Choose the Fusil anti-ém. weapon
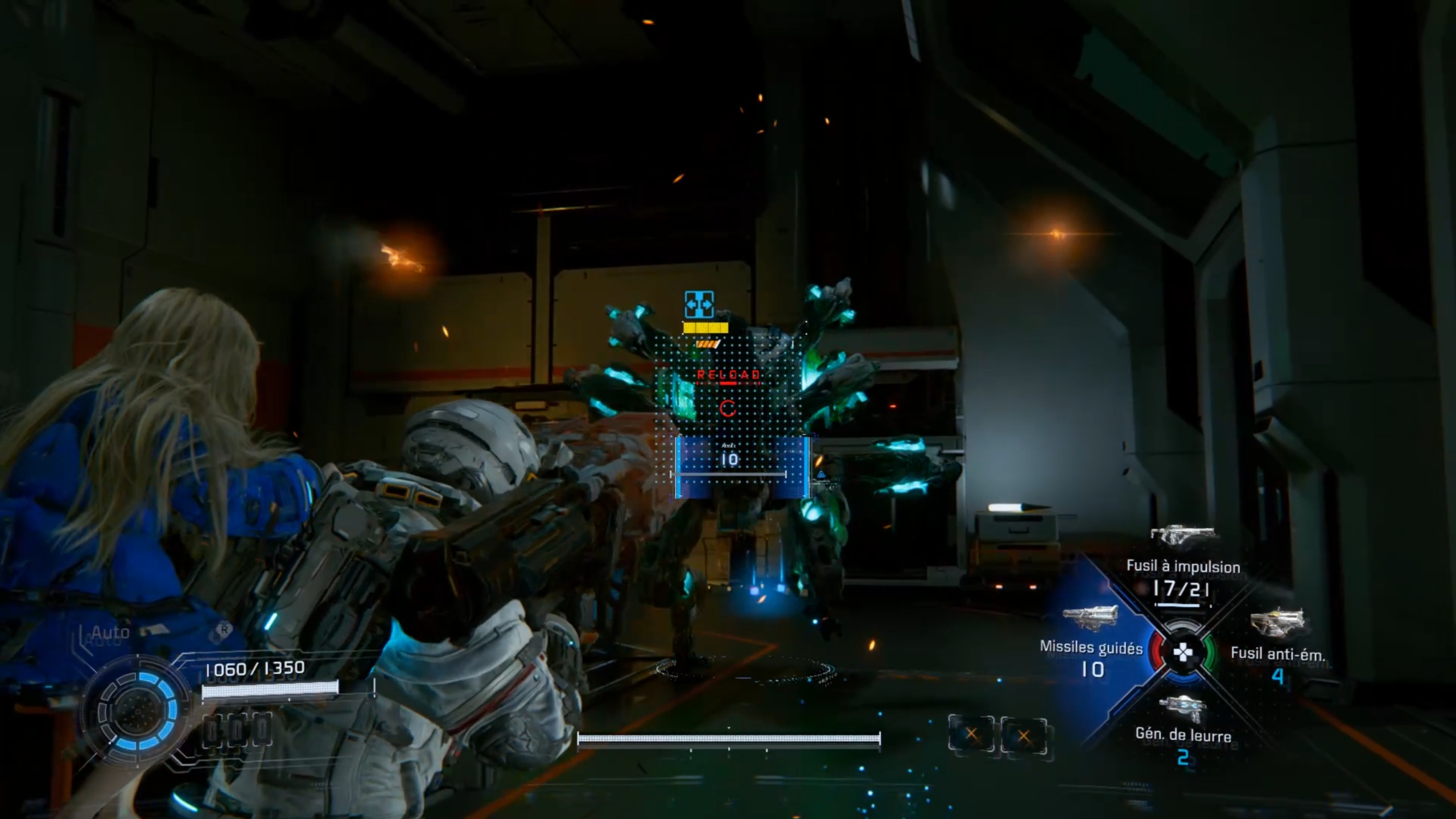This screenshot has height=819, width=1456. click(x=1277, y=653)
